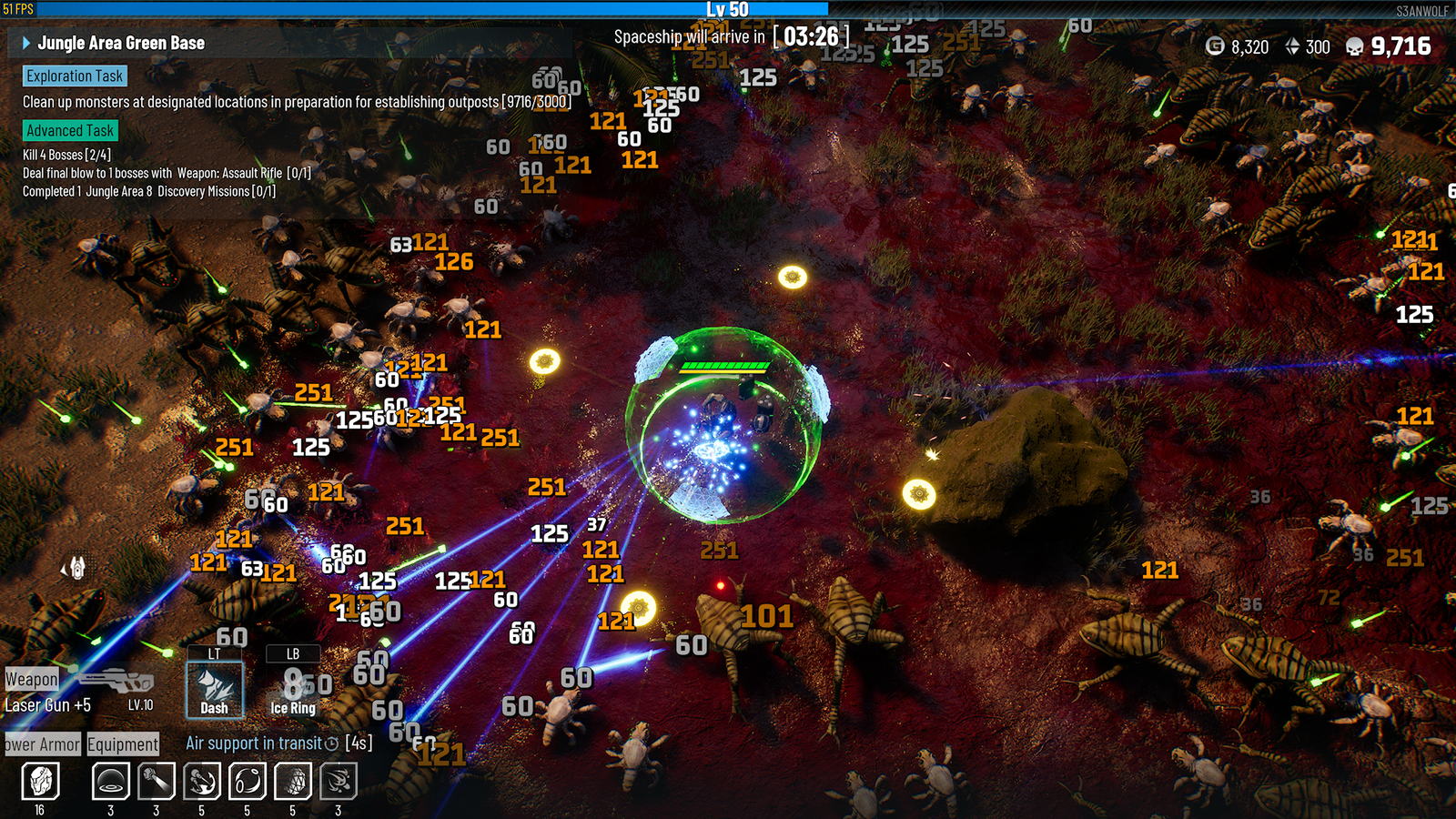The width and height of the screenshot is (1456, 819).
Task: Select the dome shield equipment slot
Action: pos(111,781)
